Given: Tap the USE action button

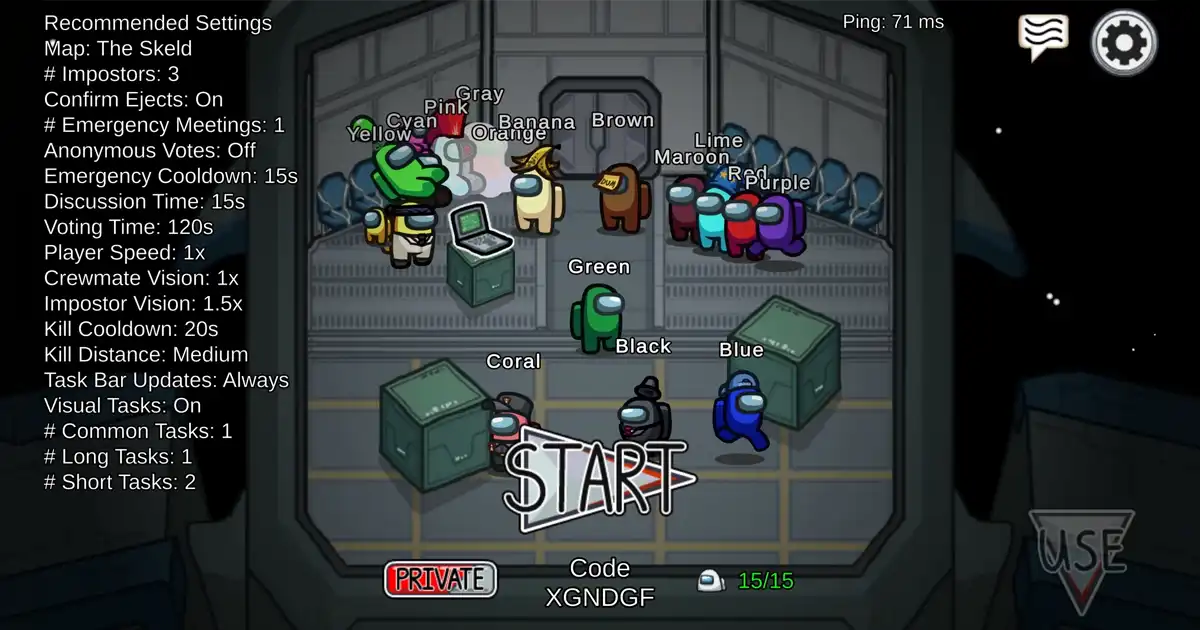Looking at the screenshot, I should [1081, 553].
